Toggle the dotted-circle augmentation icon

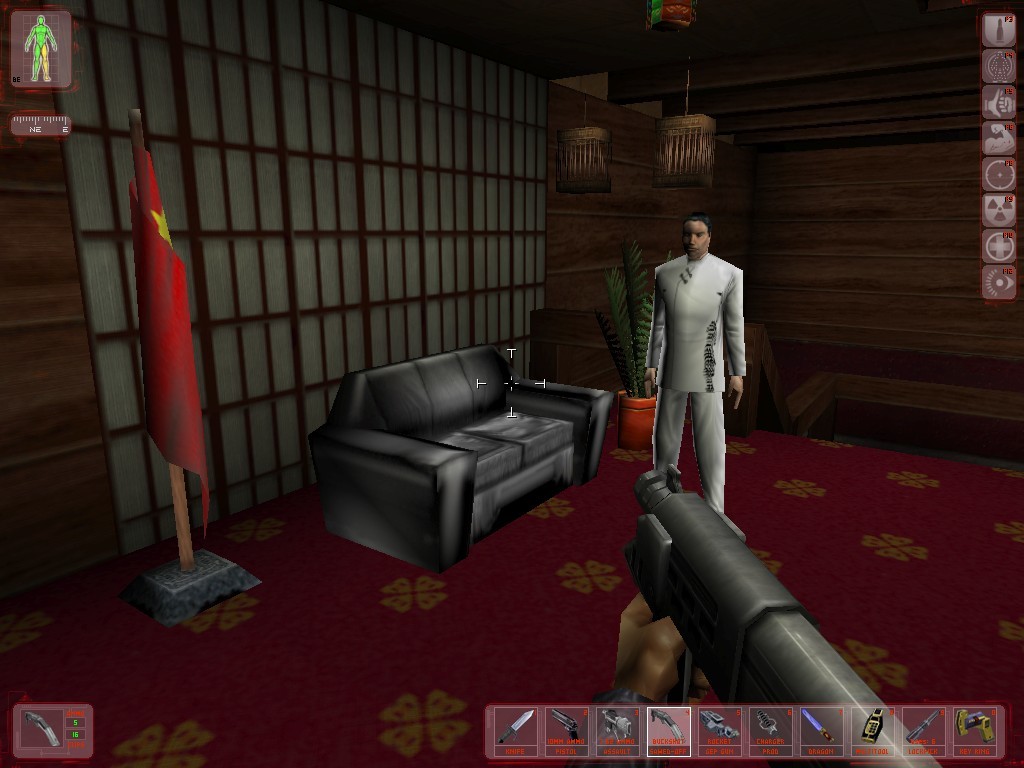tap(998, 66)
